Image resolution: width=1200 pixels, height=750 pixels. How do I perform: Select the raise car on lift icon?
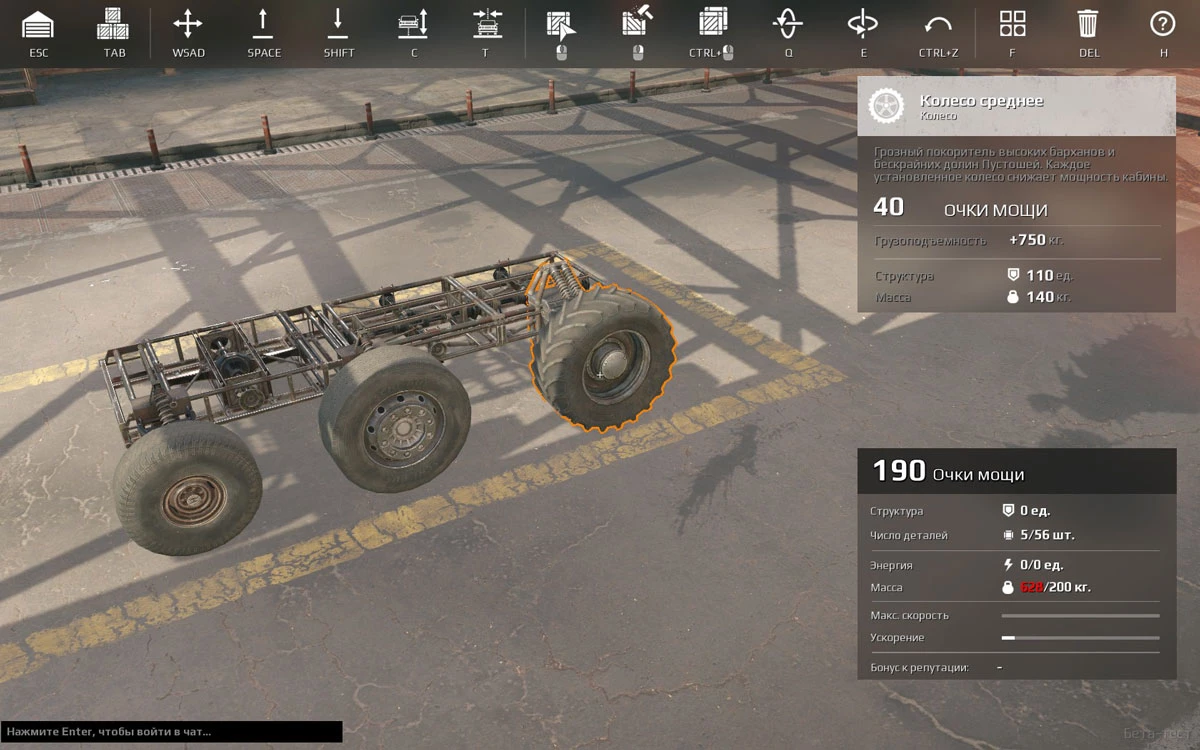coord(413,24)
